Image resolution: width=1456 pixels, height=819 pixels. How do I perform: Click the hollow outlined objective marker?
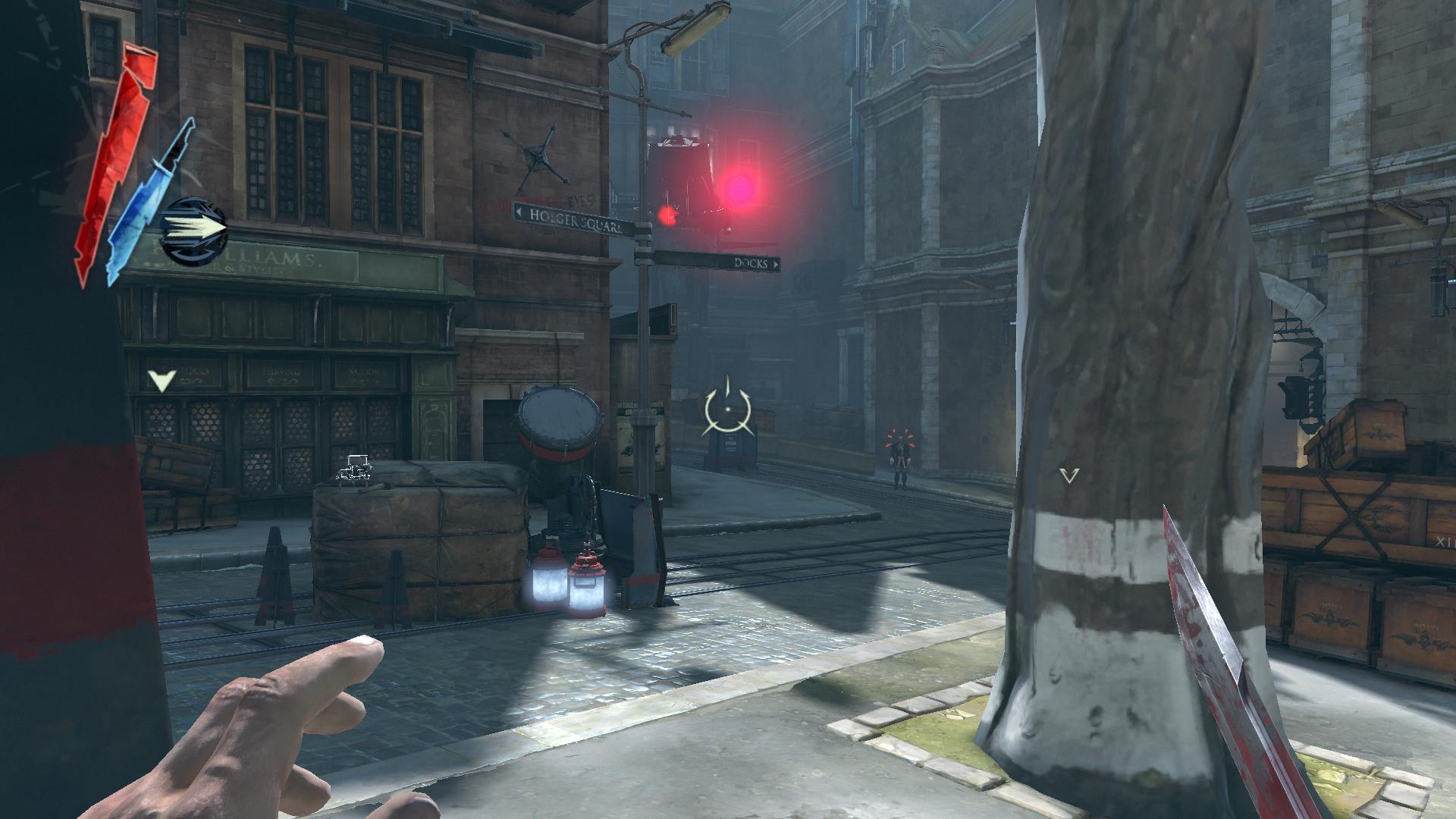coord(1069,475)
